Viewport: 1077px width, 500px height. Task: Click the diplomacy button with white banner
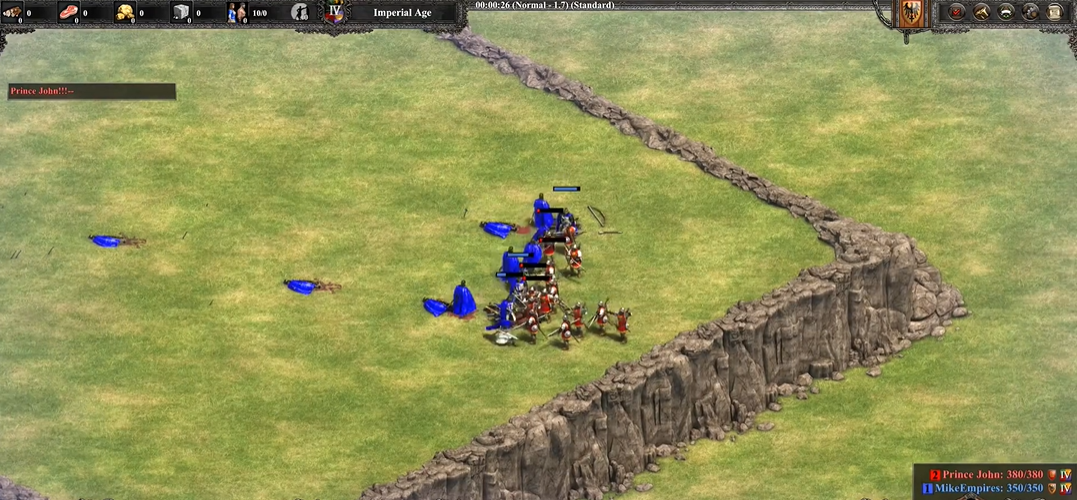tap(1006, 12)
